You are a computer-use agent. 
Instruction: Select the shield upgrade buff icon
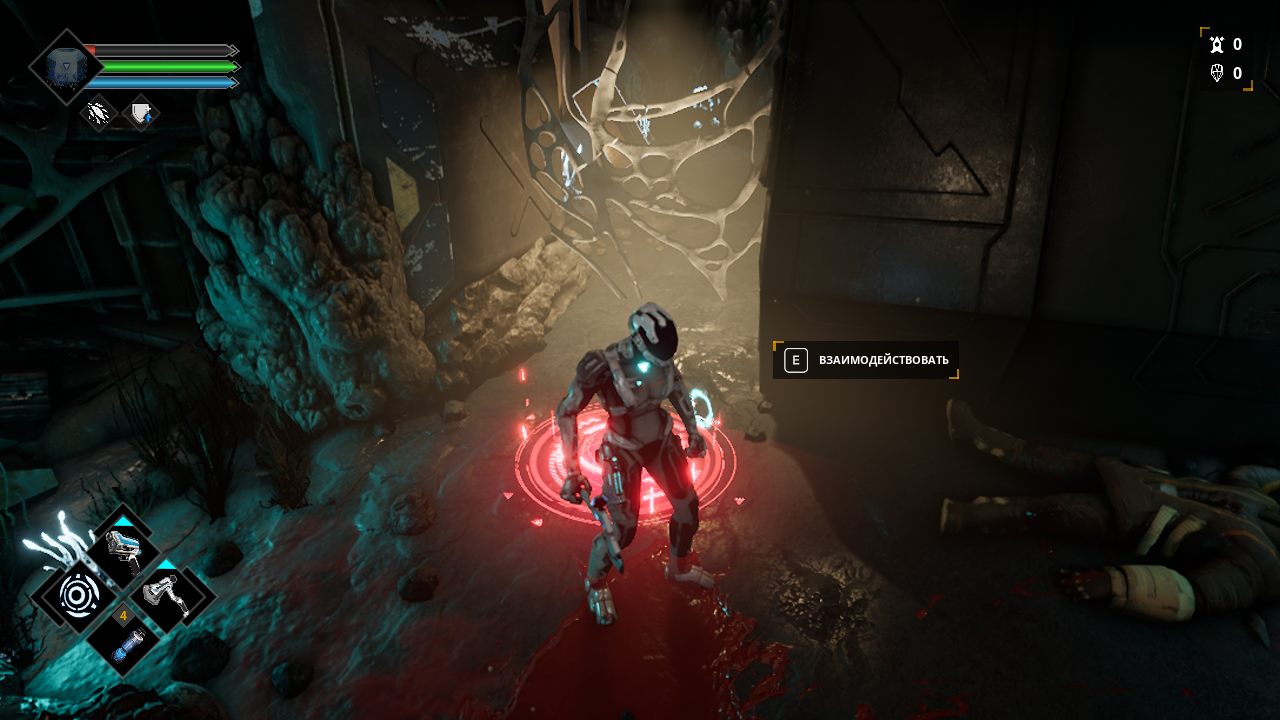(141, 113)
